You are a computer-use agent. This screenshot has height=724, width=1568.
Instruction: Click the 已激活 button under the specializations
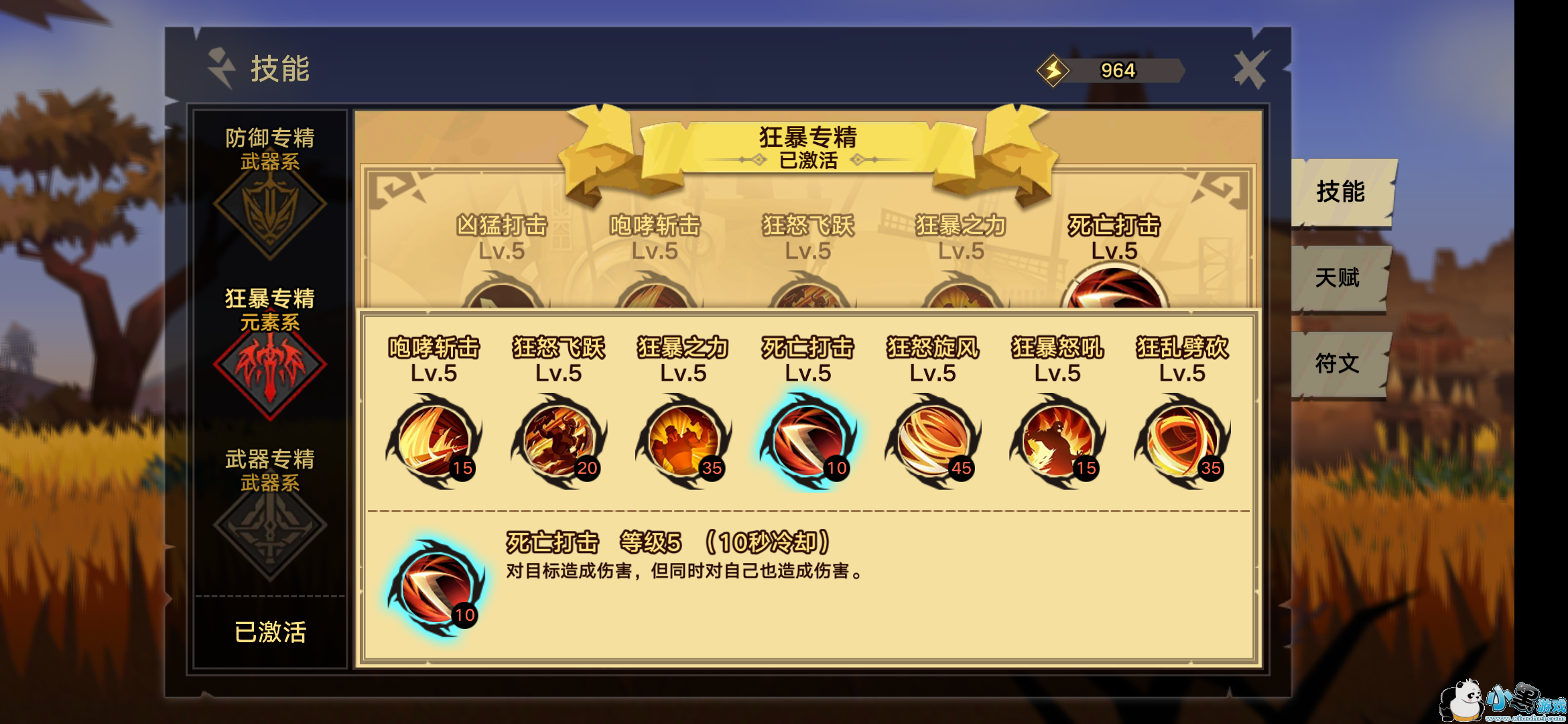(x=270, y=632)
